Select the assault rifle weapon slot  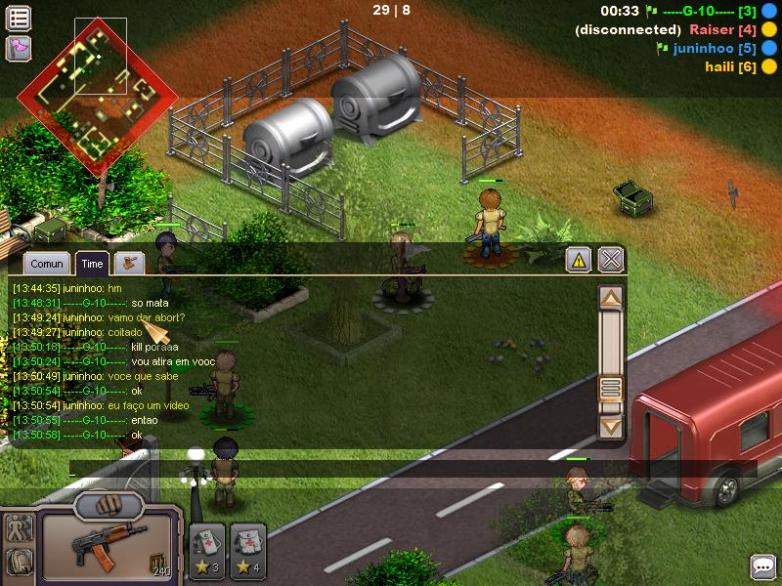pyautogui.click(x=108, y=543)
